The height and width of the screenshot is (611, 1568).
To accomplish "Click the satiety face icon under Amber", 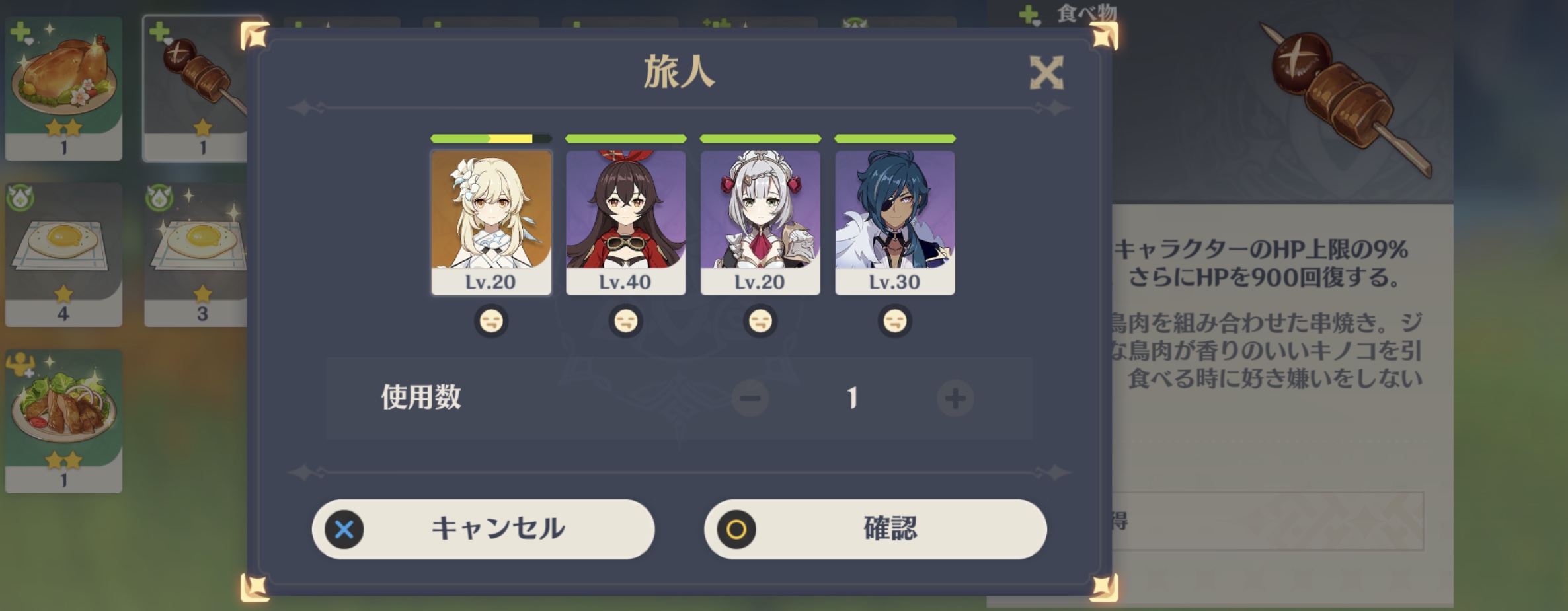I will click(625, 321).
